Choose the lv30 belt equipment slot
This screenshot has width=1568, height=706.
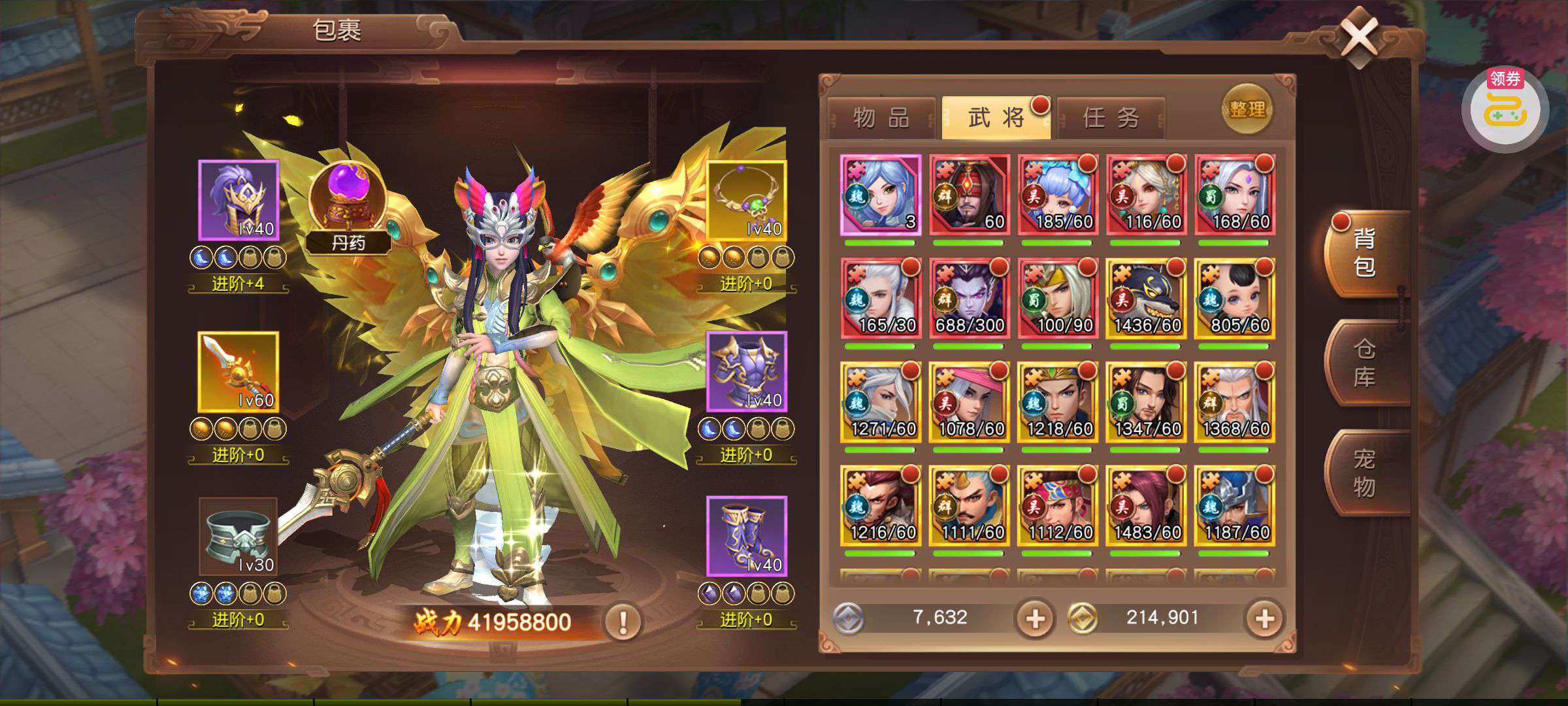tap(238, 537)
